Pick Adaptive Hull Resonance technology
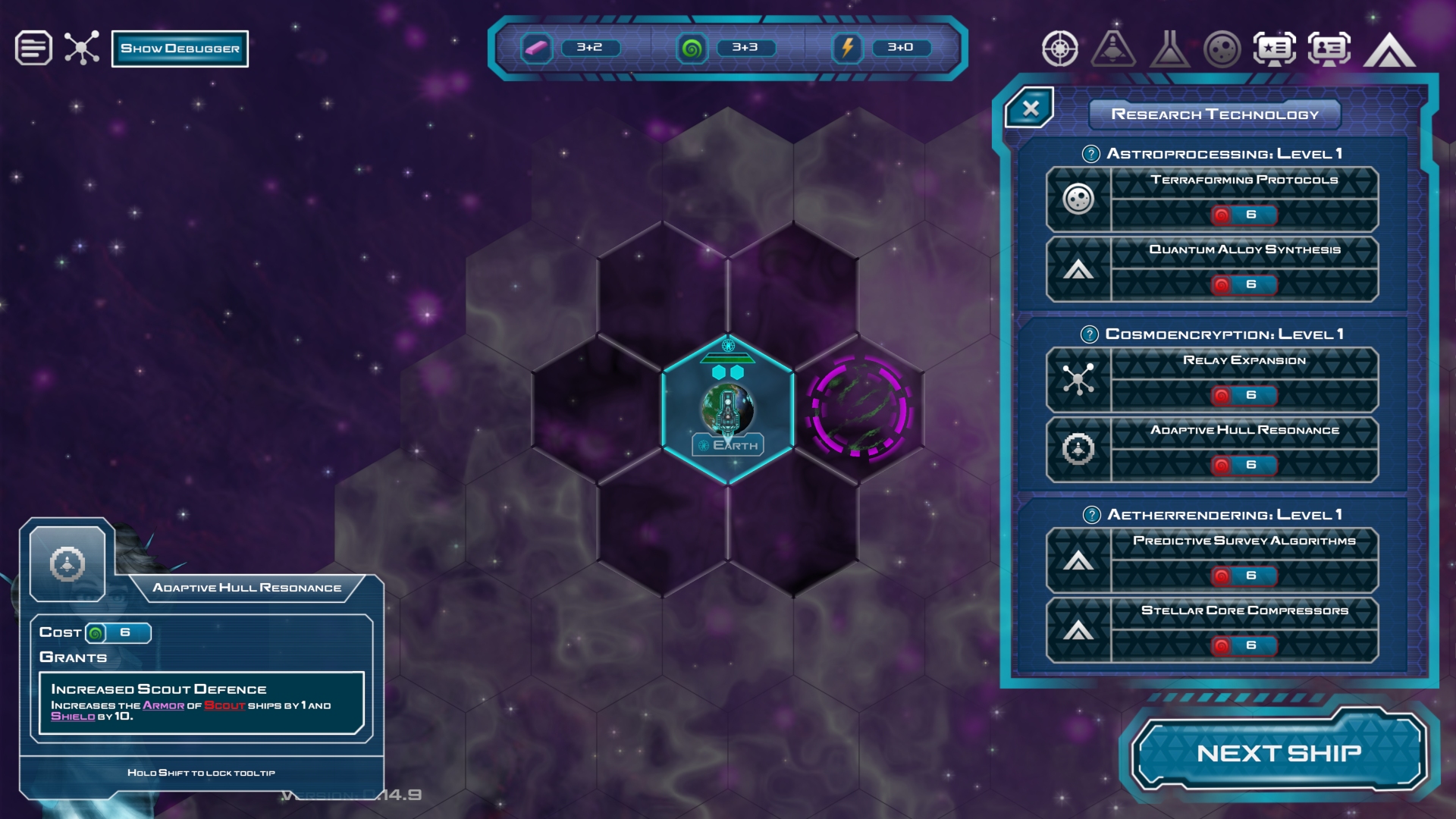Image resolution: width=1456 pixels, height=819 pixels. pyautogui.click(x=1212, y=450)
